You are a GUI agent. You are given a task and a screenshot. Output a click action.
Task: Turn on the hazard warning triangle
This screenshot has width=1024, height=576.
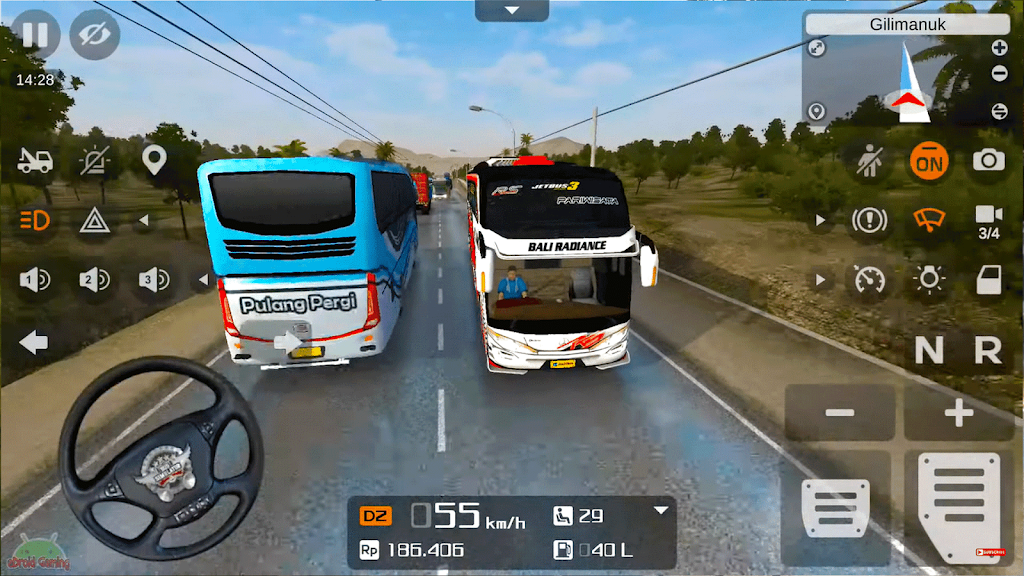[x=95, y=220]
